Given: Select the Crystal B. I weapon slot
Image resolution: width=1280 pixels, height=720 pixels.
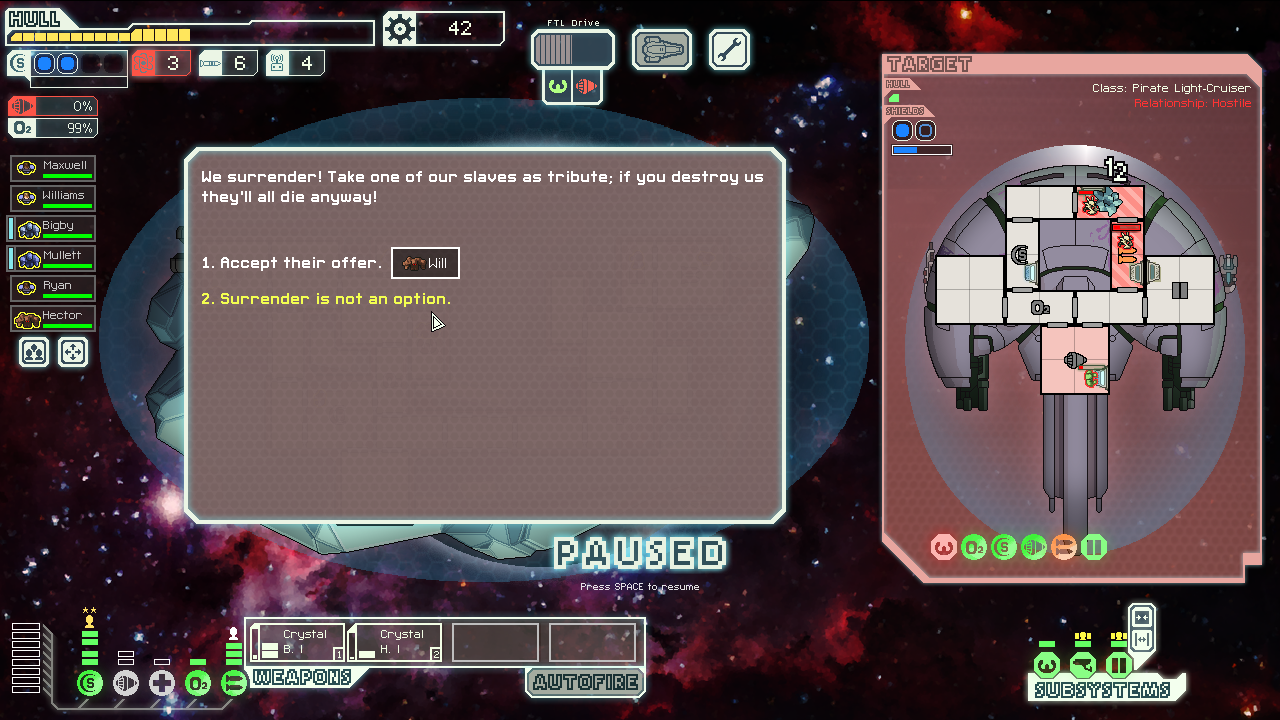Looking at the screenshot, I should click(298, 642).
